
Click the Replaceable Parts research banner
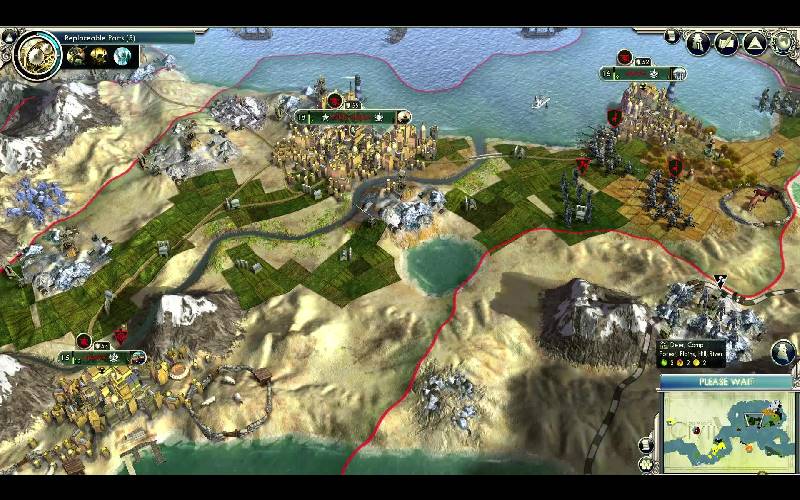click(x=120, y=38)
